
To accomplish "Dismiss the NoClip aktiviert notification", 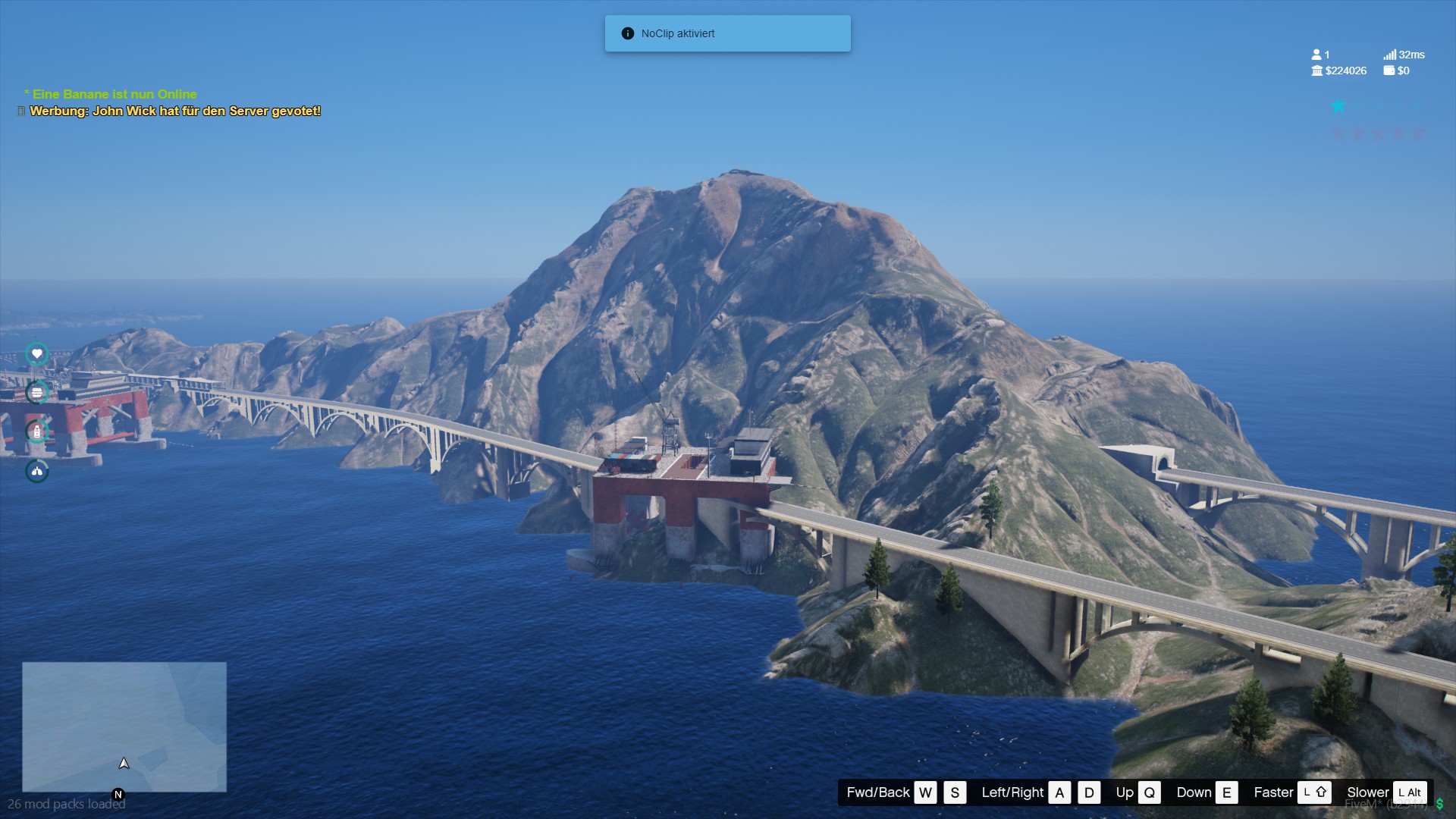I will tap(727, 33).
